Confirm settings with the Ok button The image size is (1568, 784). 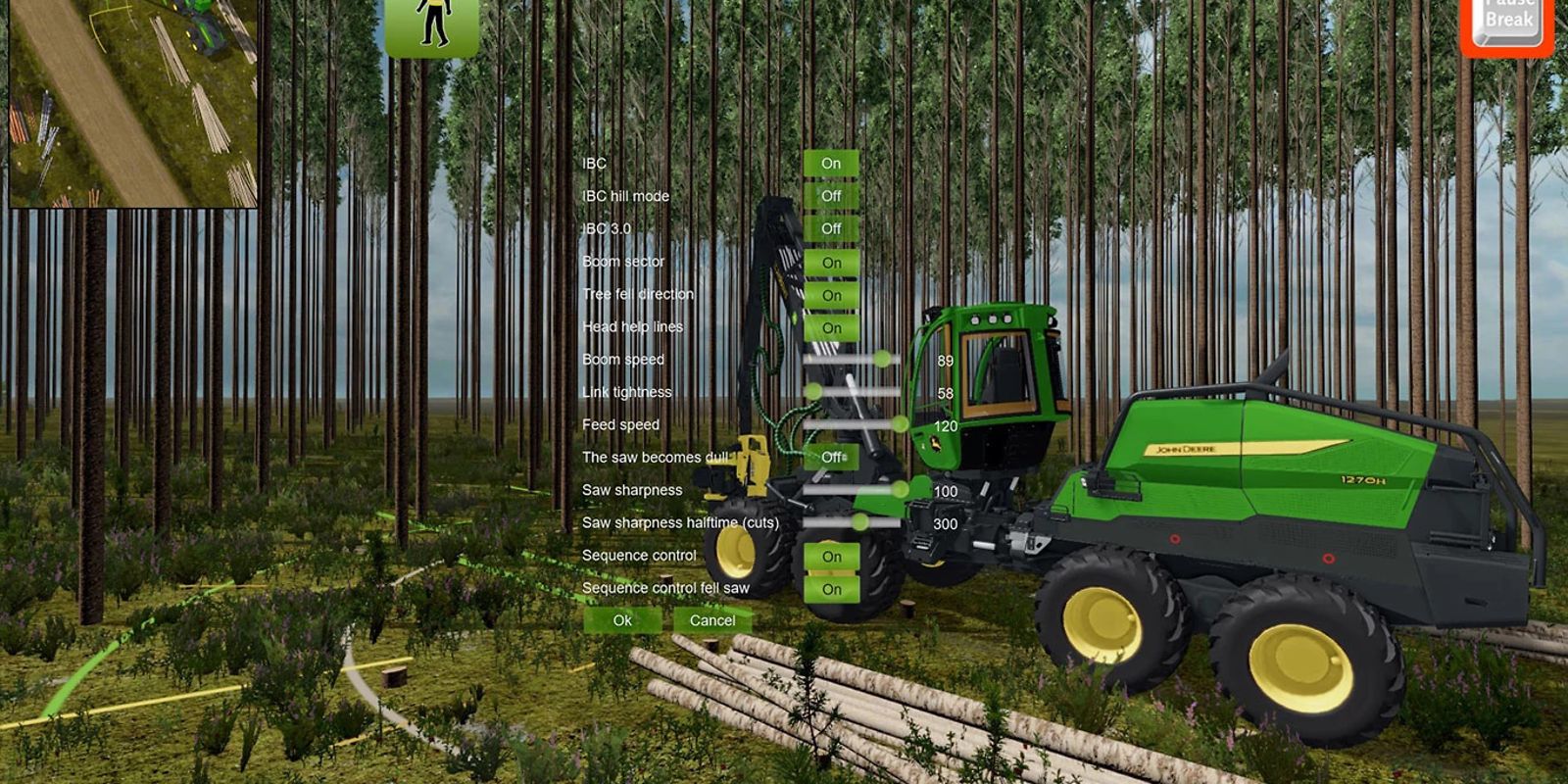coord(622,620)
